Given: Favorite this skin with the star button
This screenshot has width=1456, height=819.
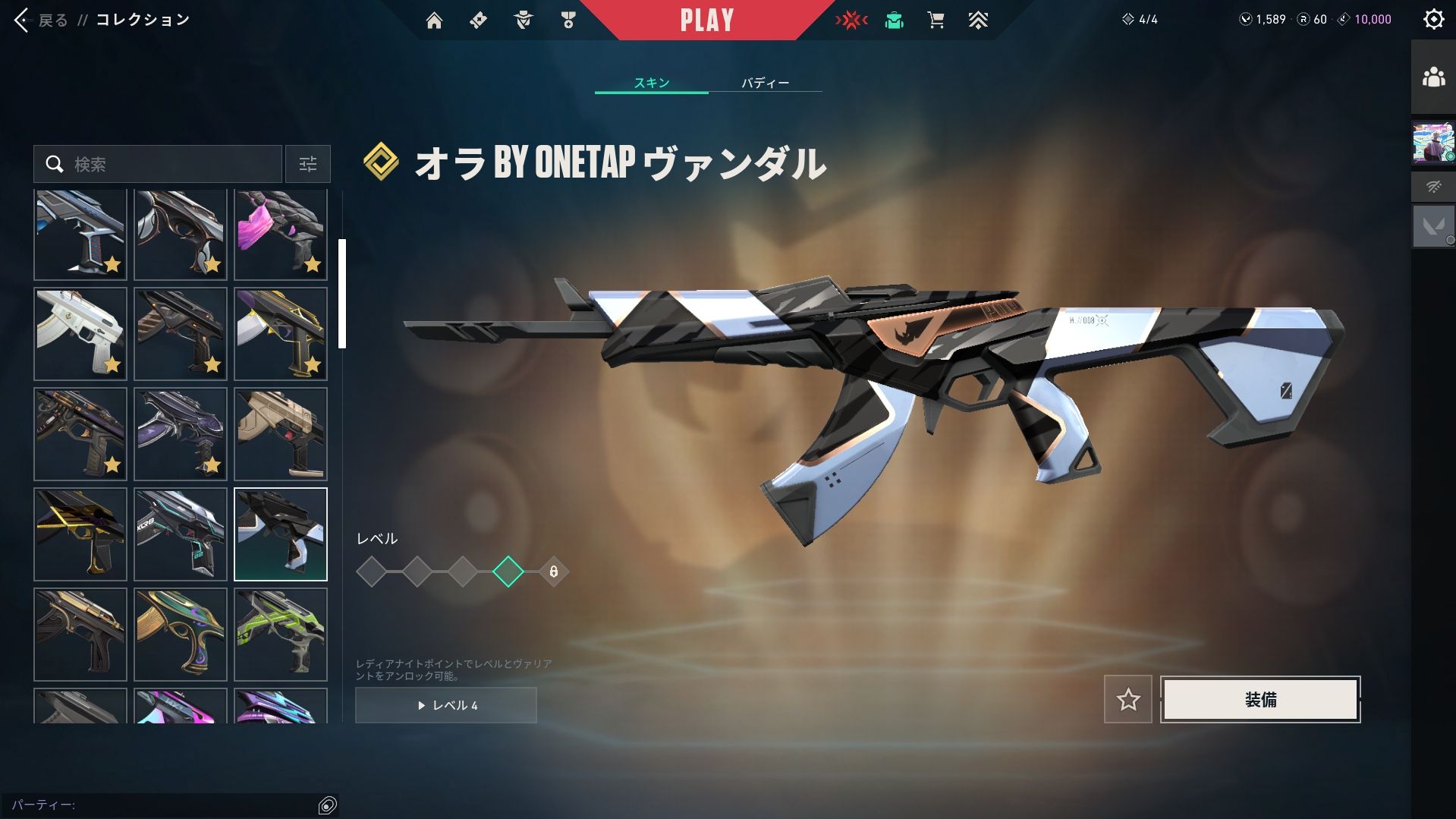Looking at the screenshot, I should pyautogui.click(x=1127, y=699).
